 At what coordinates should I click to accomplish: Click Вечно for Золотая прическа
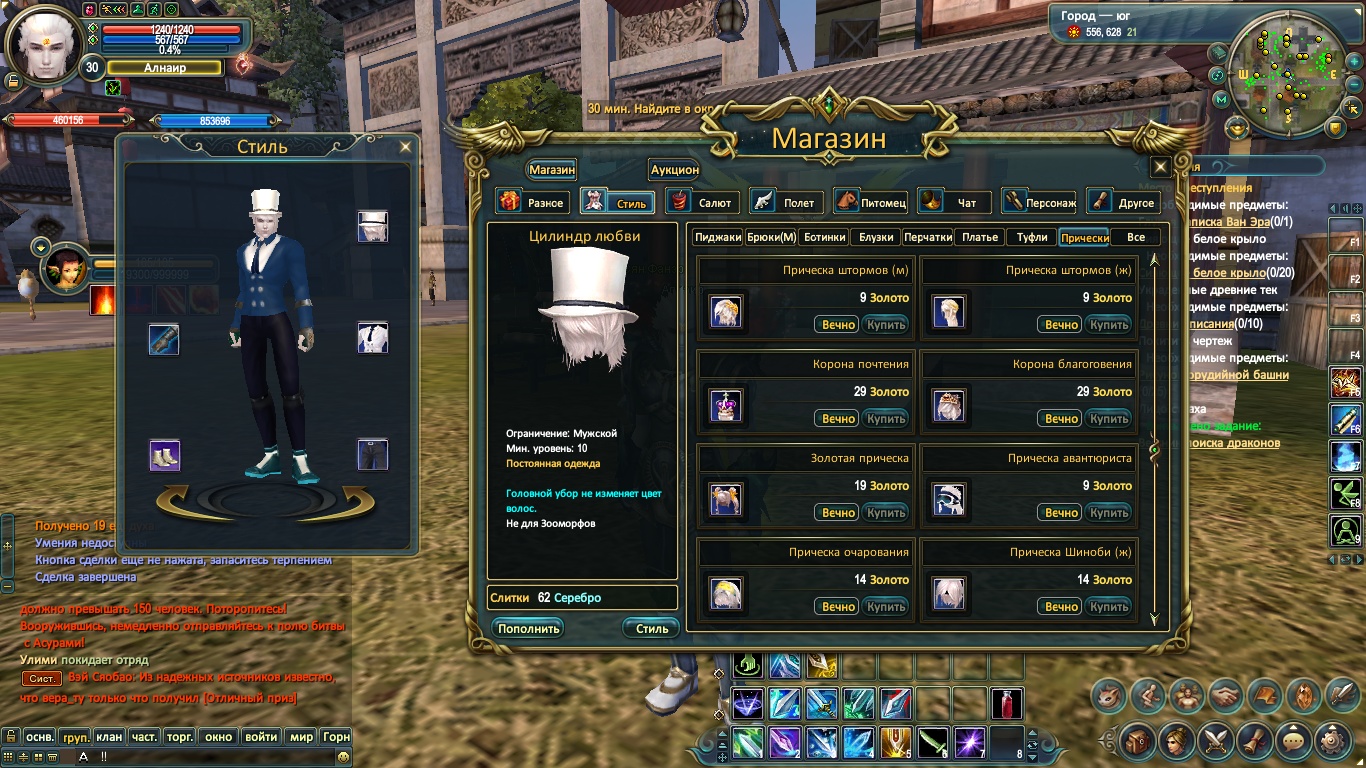pos(838,512)
